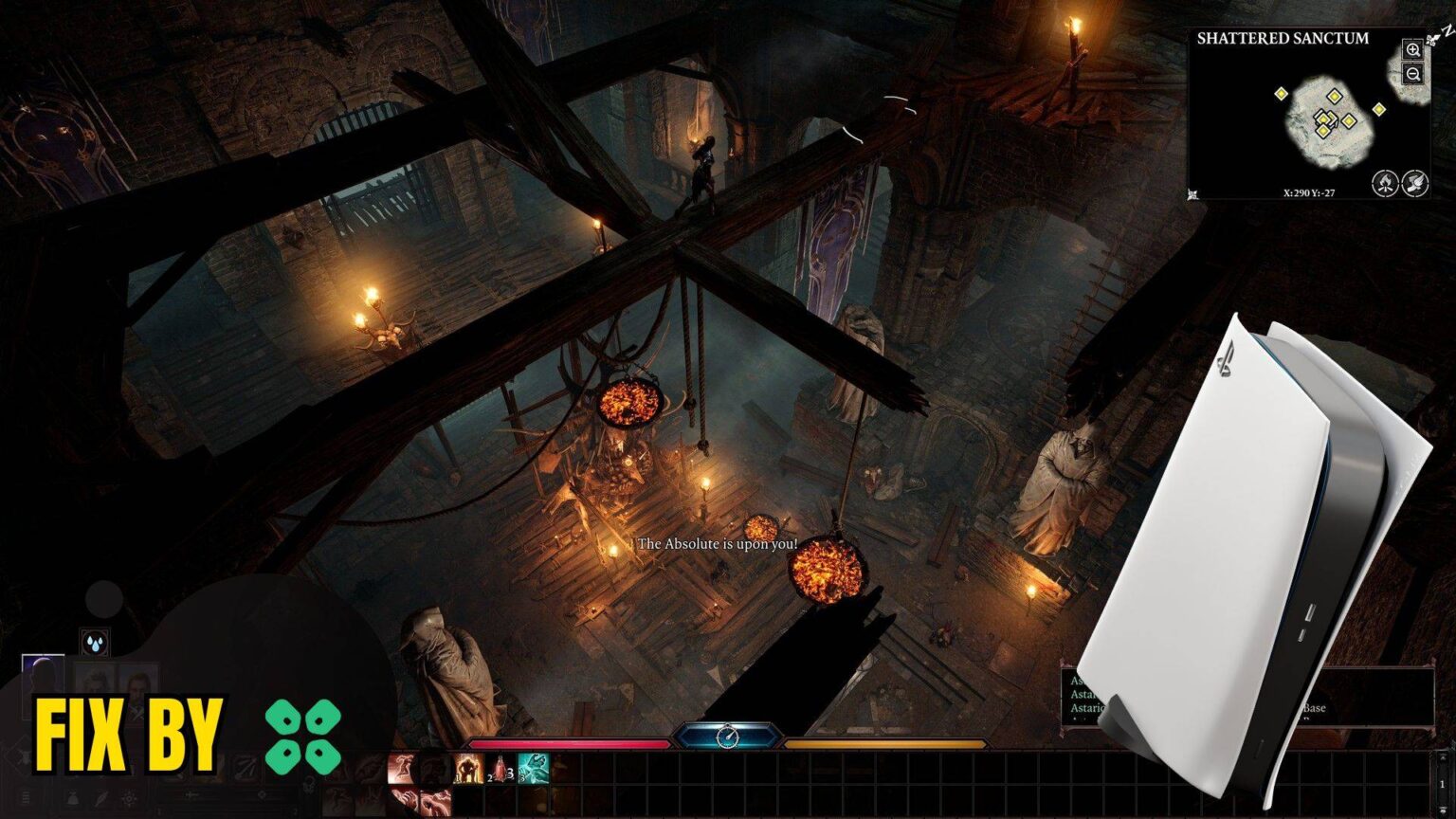The height and width of the screenshot is (819, 1456).
Task: Click the round clock emblem between the bars
Action: pos(727,736)
